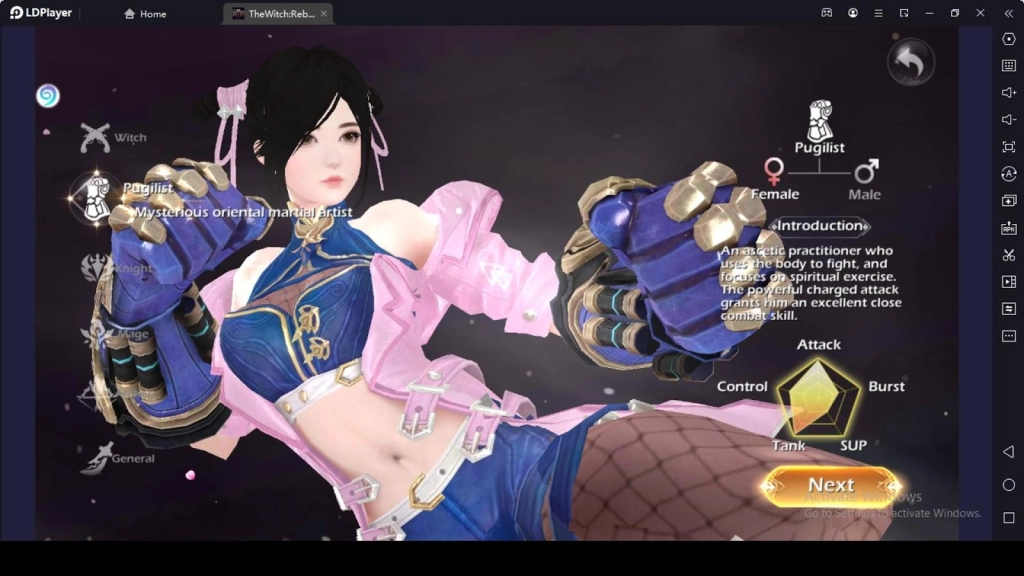Tap the blue swirl icon
The image size is (1024, 576).
[47, 95]
